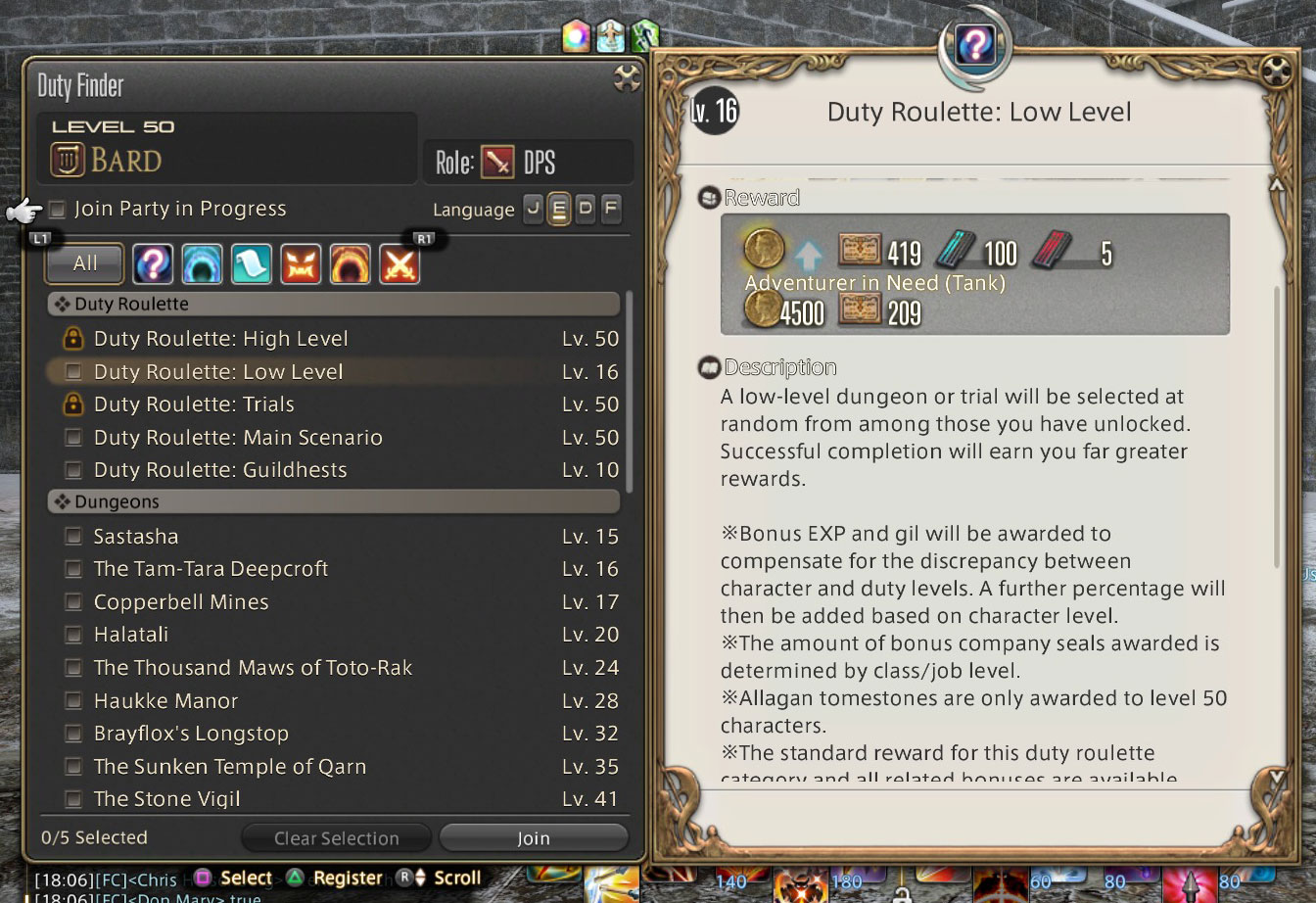Enable the J language option
1316x903 pixels.
click(x=534, y=209)
